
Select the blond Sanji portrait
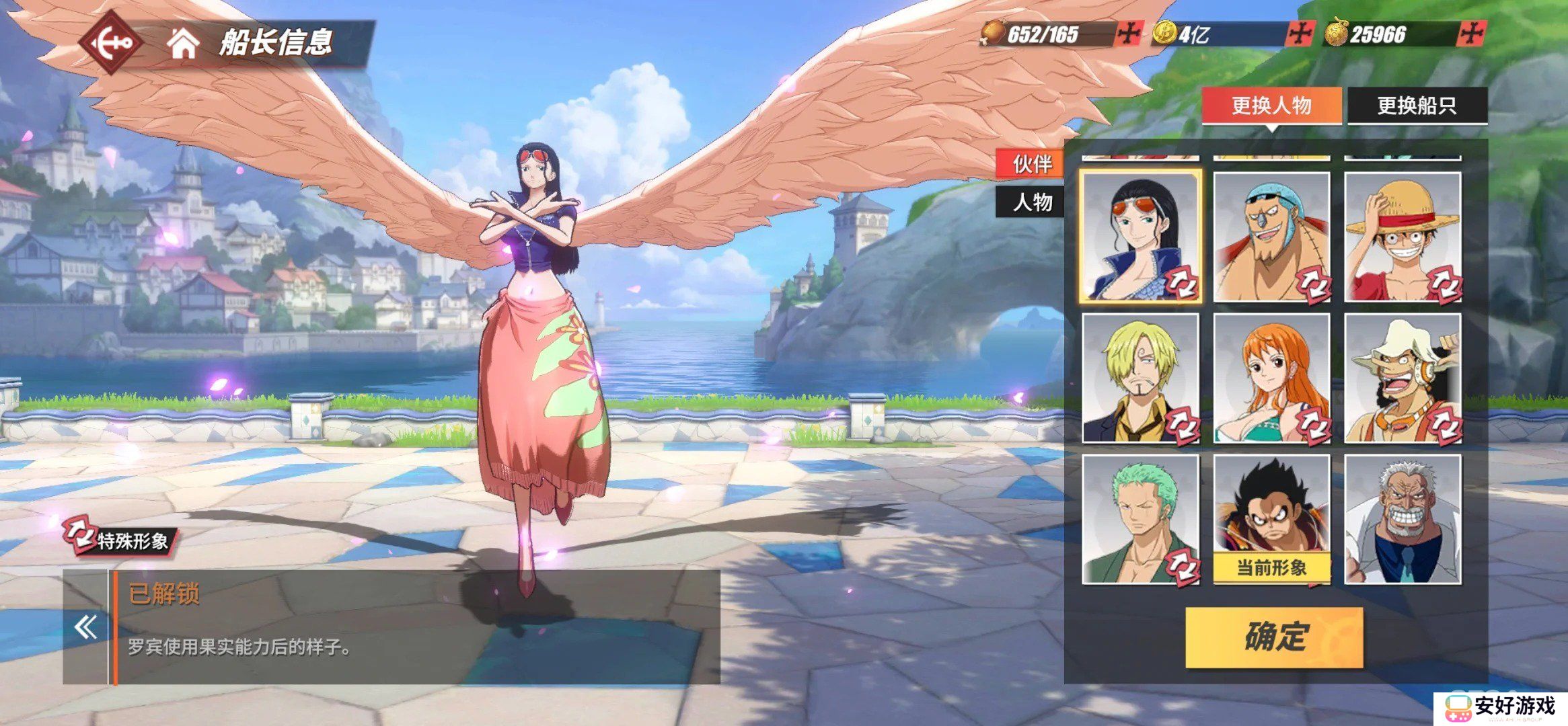[1140, 378]
